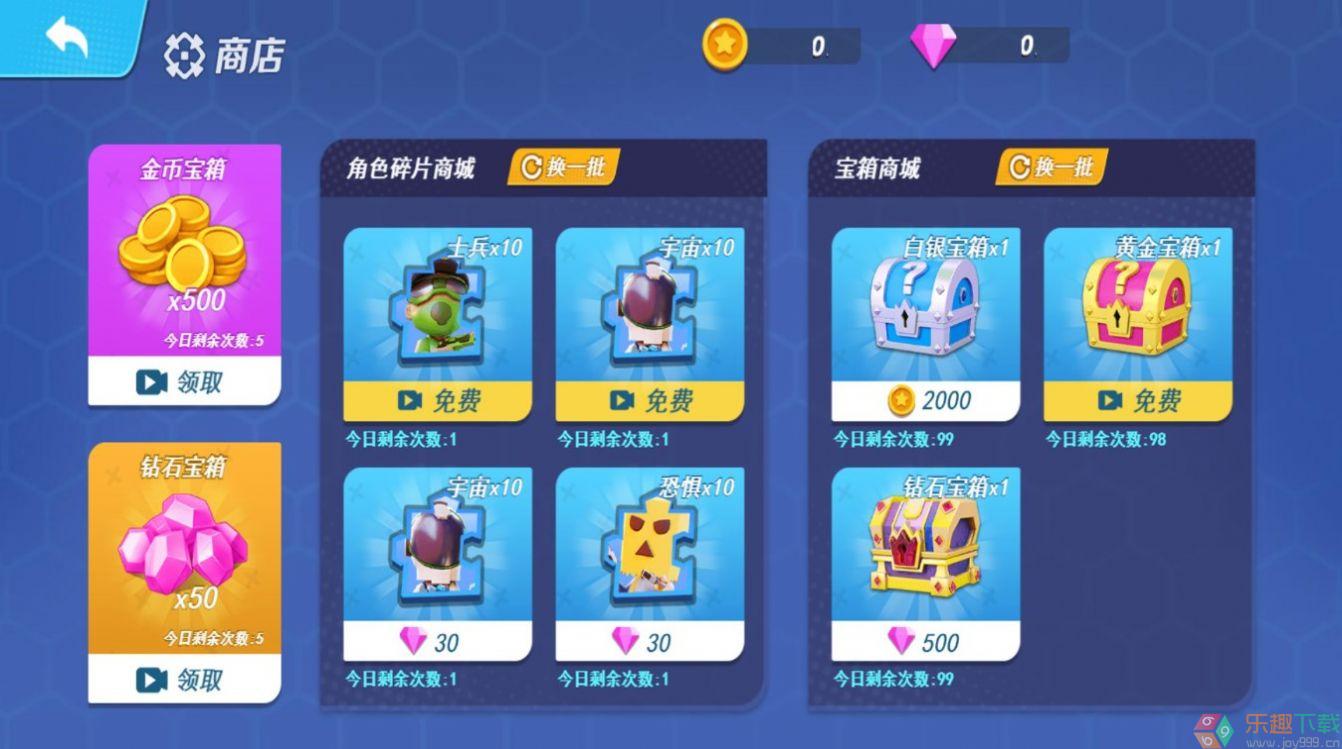The height and width of the screenshot is (749, 1342).
Task: Get the free 士兵x10 fragments
Action: pyautogui.click(x=438, y=401)
